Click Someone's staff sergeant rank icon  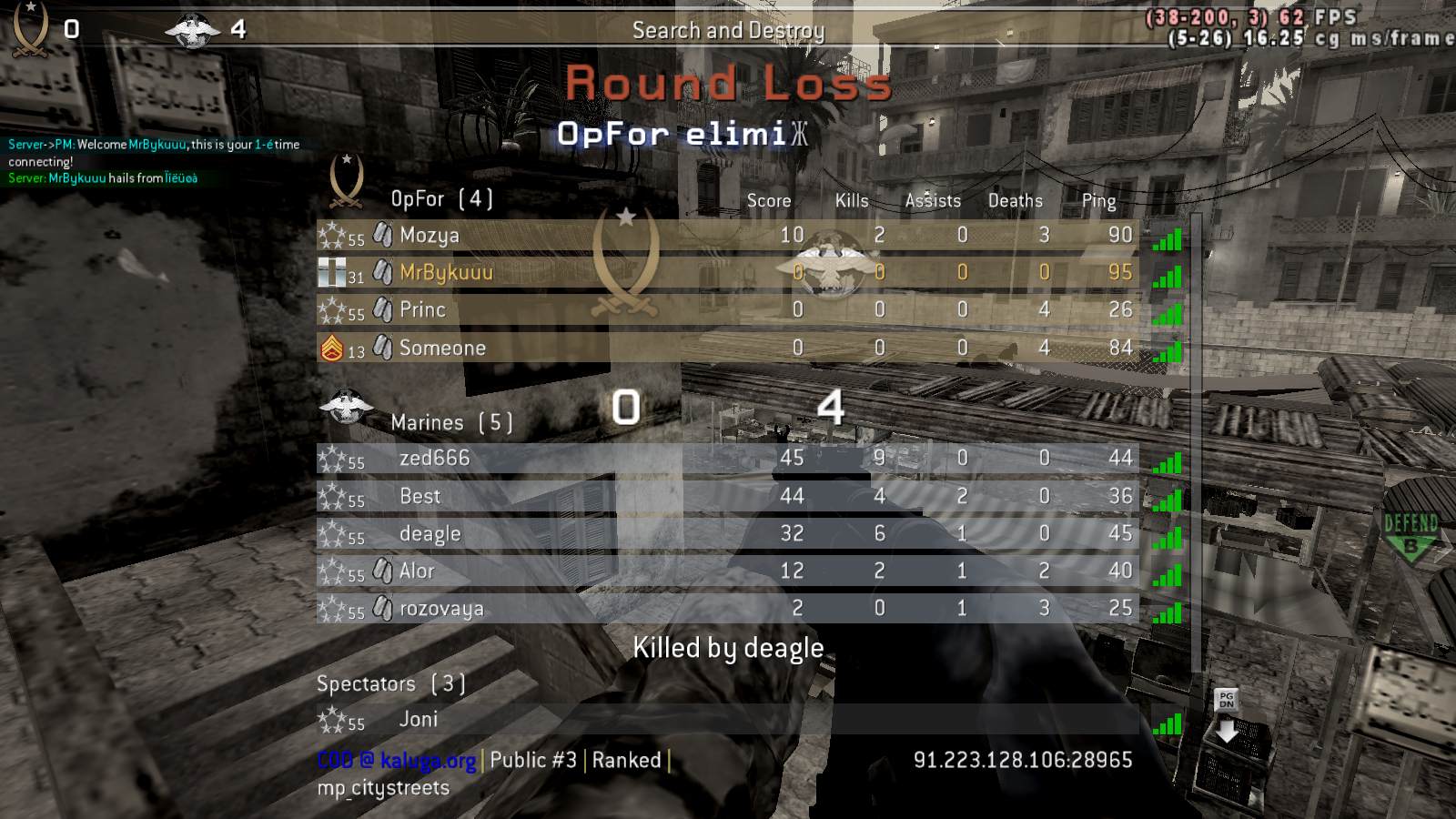[333, 348]
